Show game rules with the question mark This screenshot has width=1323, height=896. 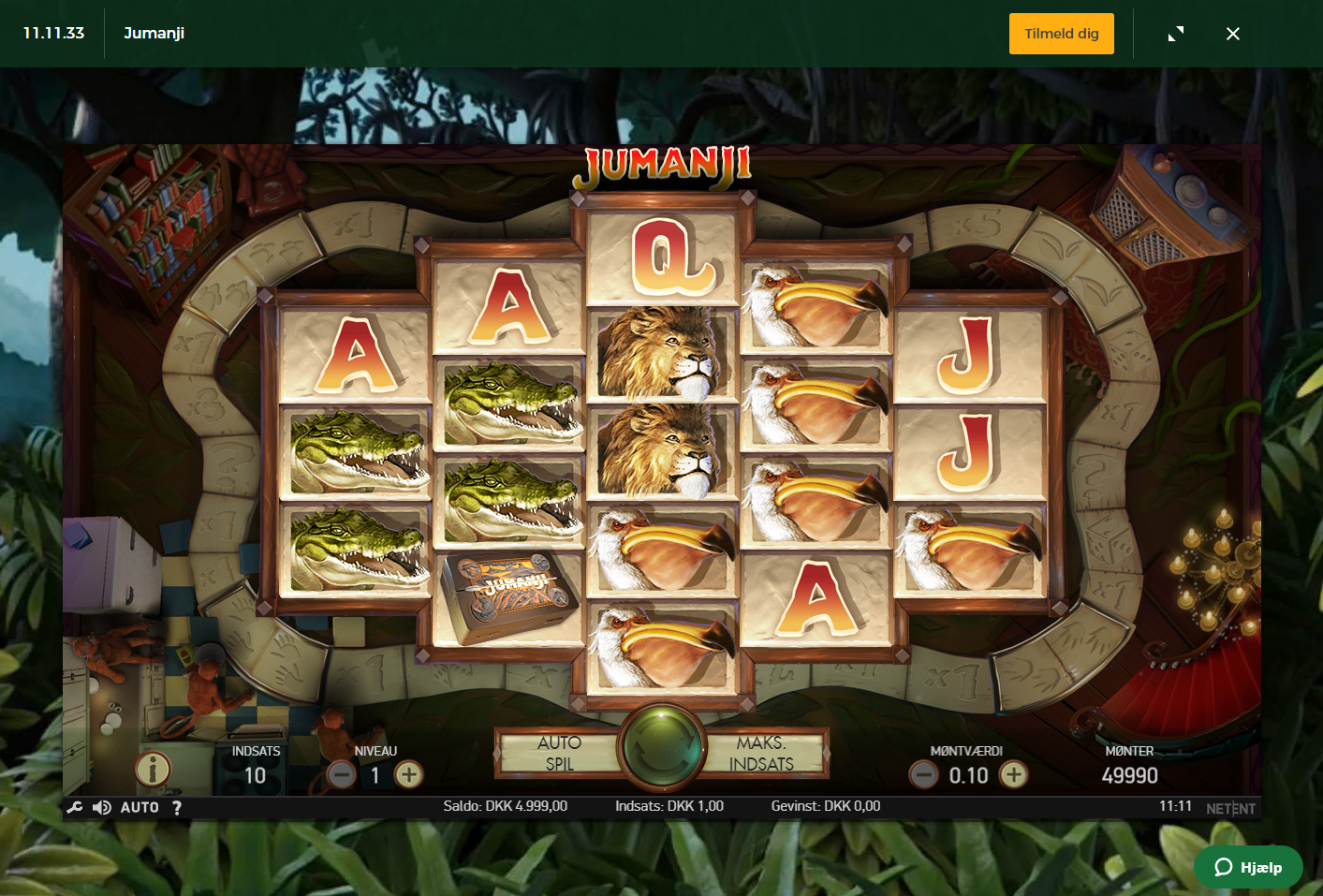pos(177,807)
